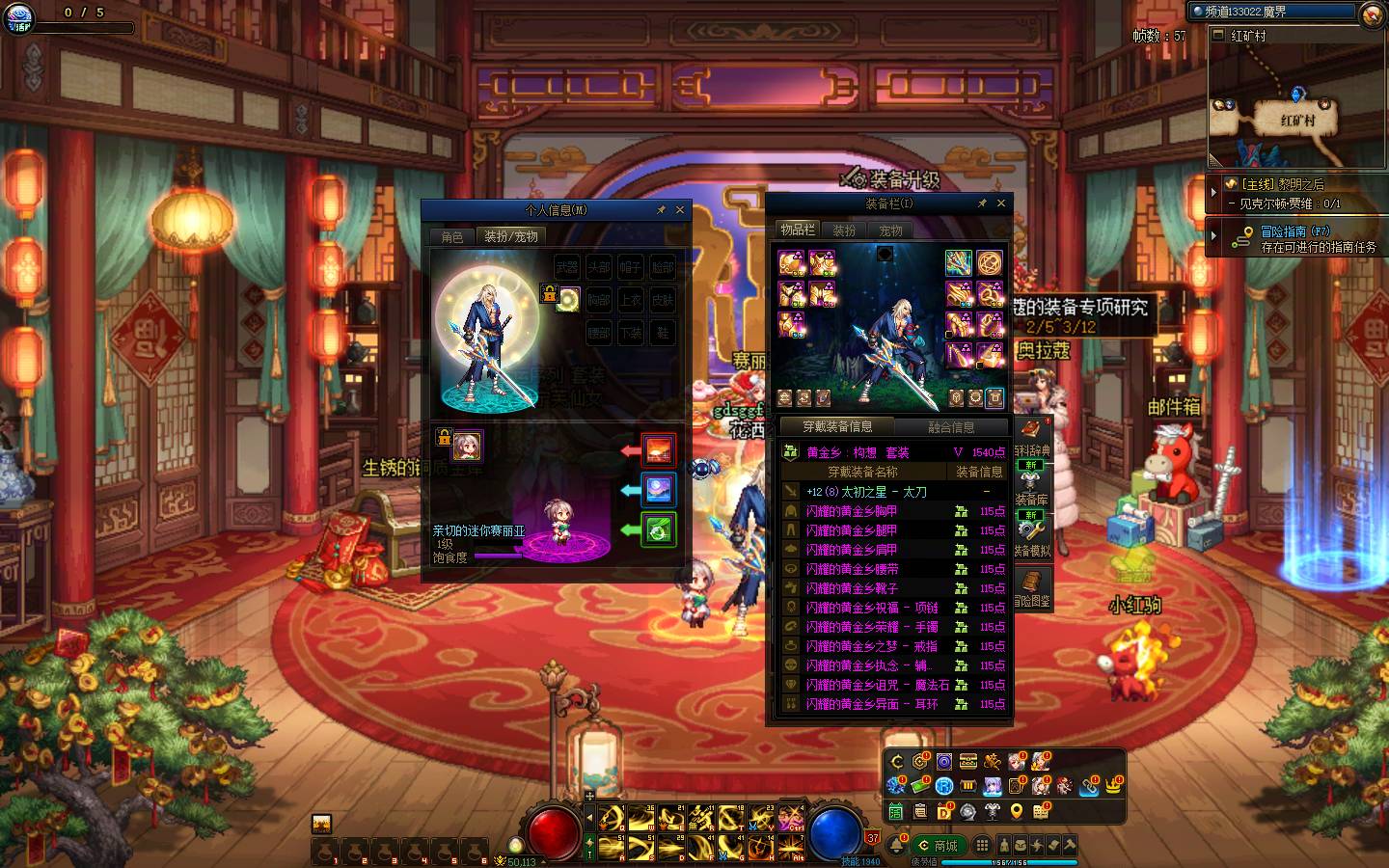This screenshot has width=1389, height=868.
Task: Switch to the 宠物 pet tab
Action: (x=890, y=231)
